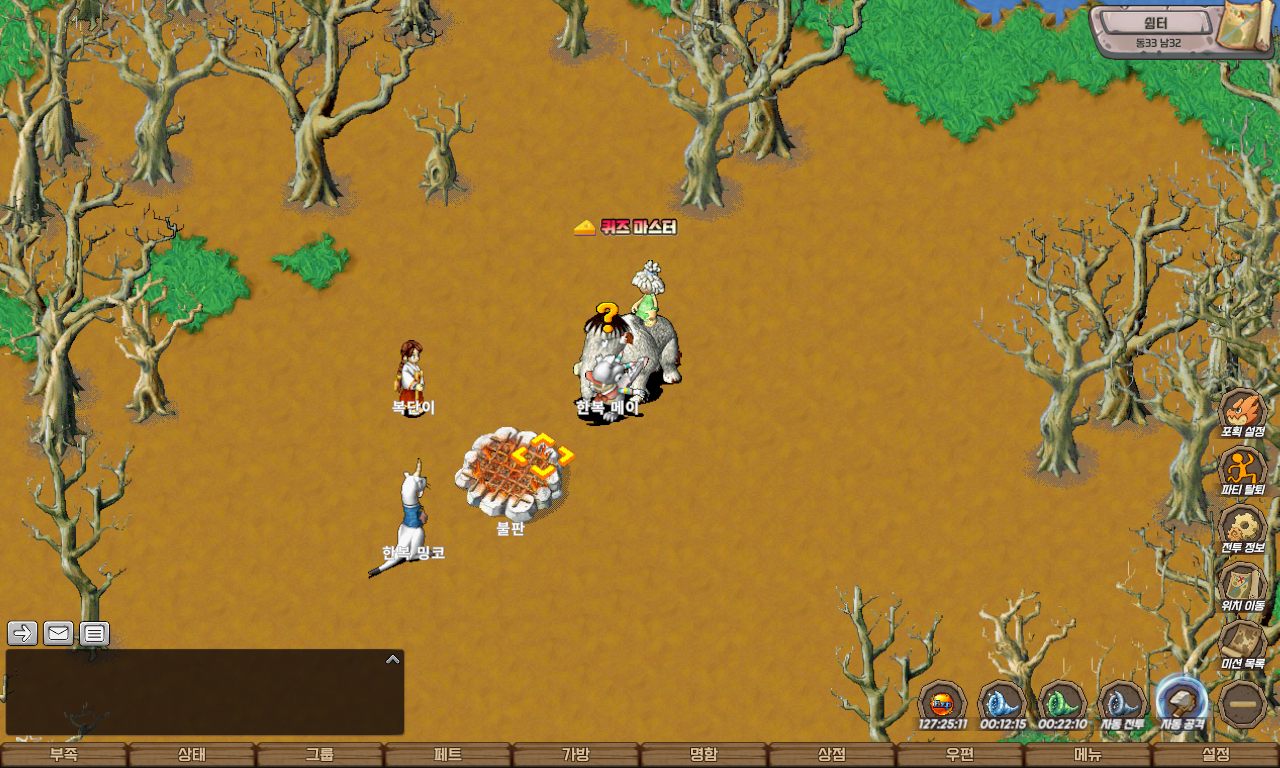
Task: Toggle the 자동 공격 auto attack axe
Action: (x=1182, y=701)
